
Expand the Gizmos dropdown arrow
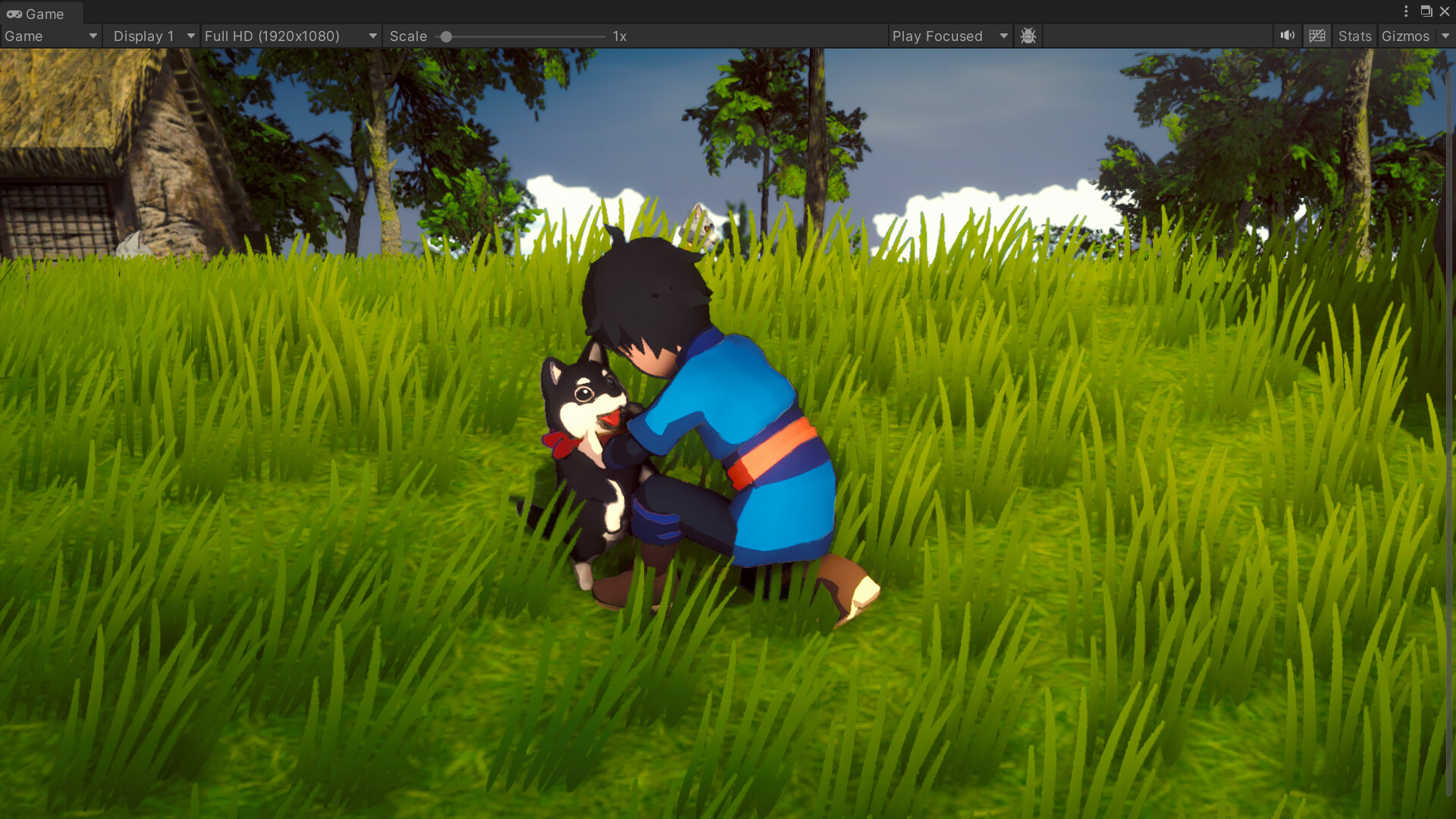1445,36
